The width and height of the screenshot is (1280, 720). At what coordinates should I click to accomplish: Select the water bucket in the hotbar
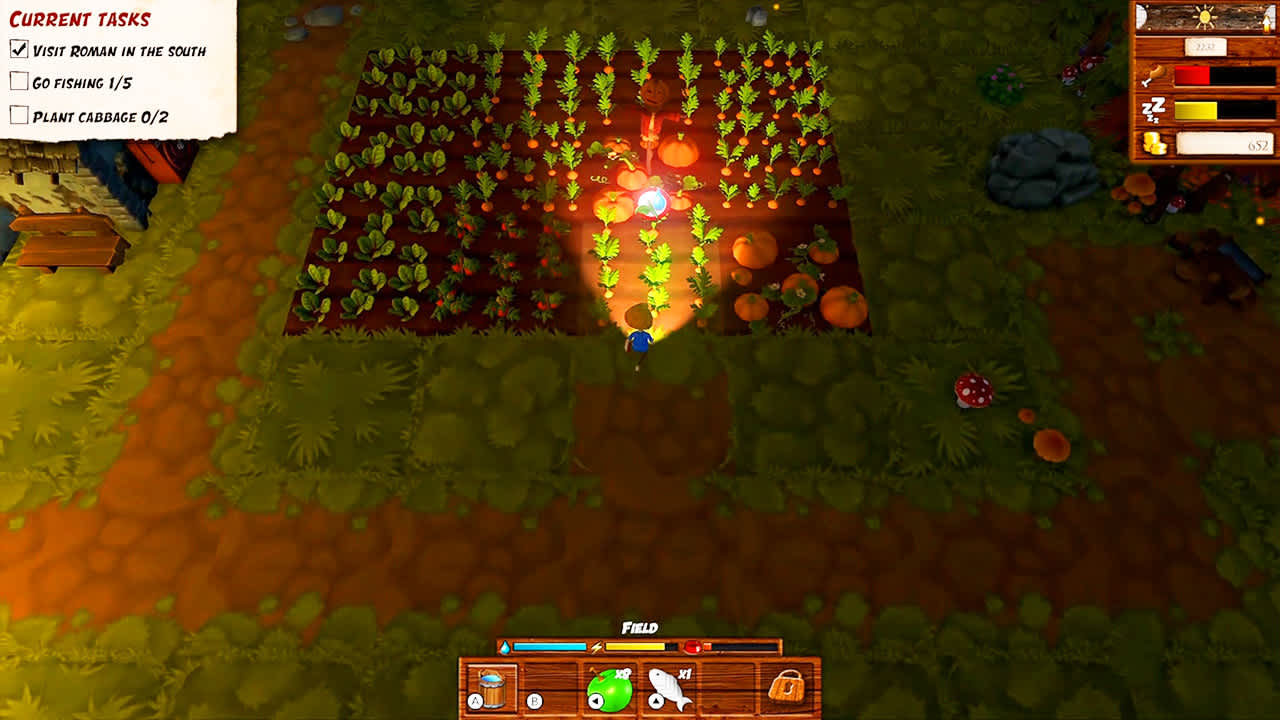[492, 686]
